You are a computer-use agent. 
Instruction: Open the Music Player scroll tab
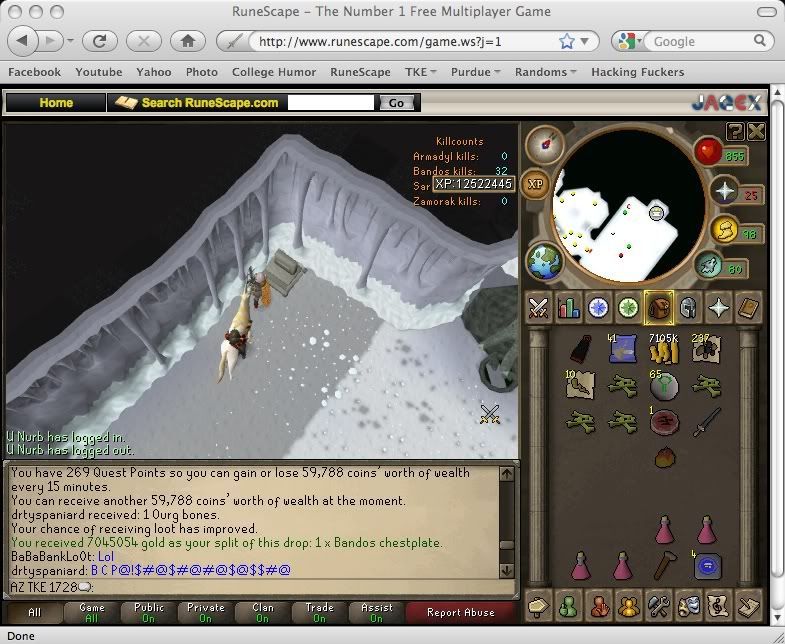tap(718, 605)
